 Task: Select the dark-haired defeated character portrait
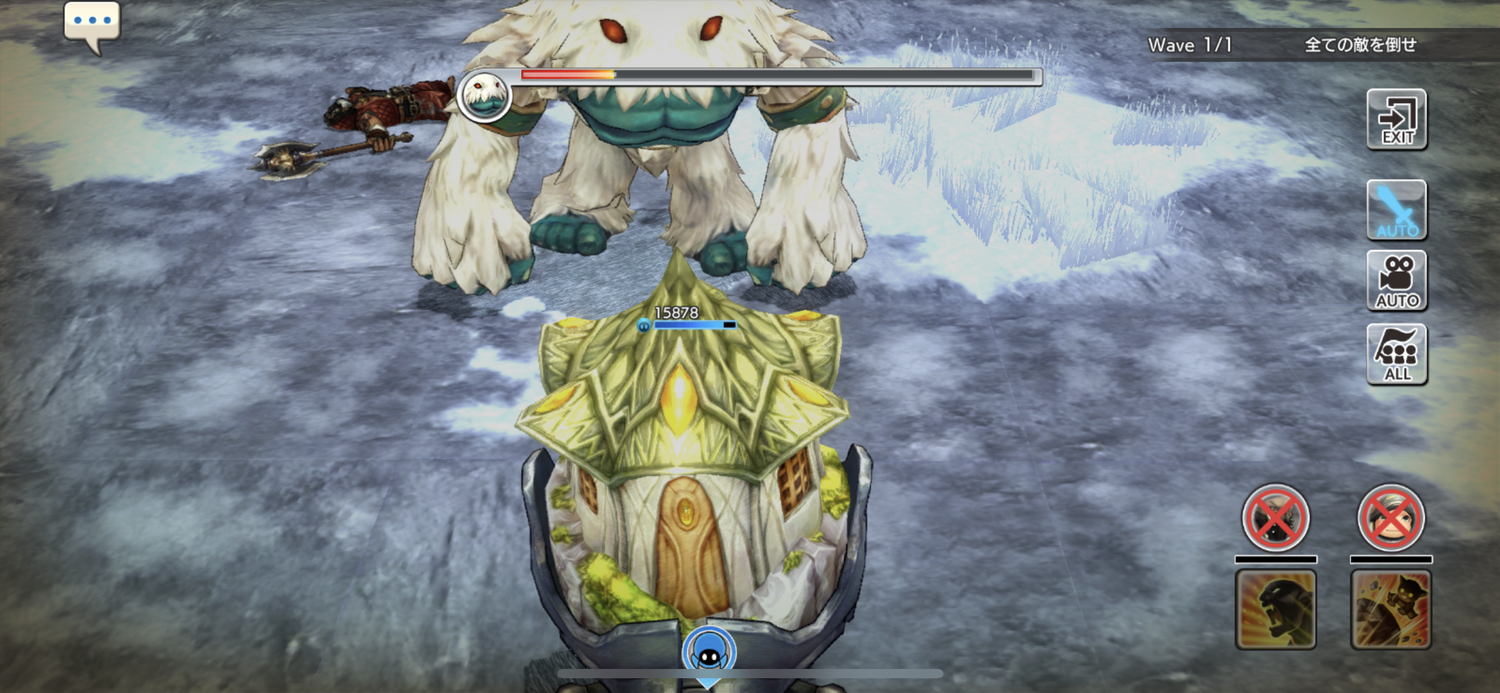1275,518
